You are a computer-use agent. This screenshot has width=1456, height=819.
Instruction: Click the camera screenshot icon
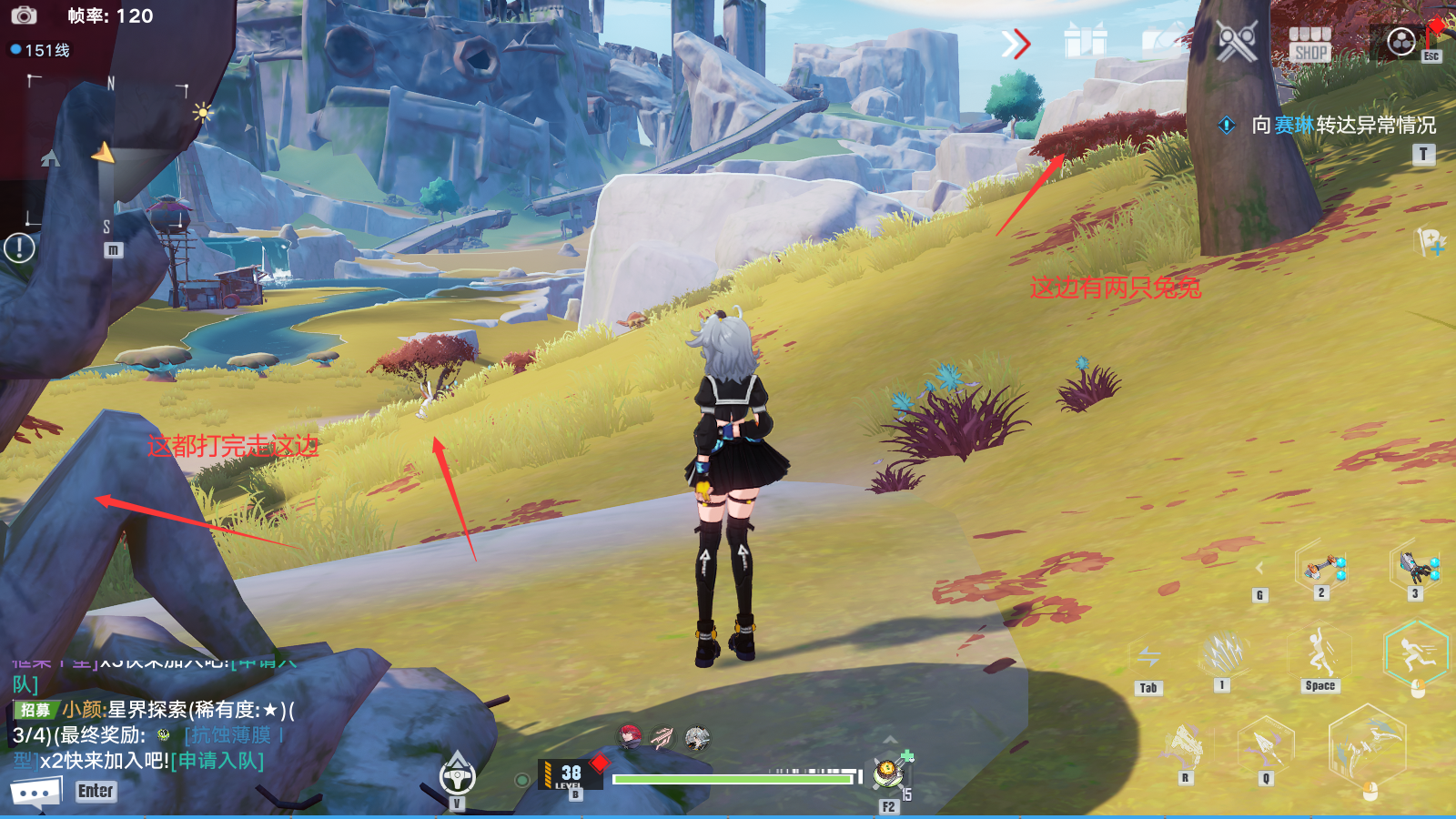(24, 15)
